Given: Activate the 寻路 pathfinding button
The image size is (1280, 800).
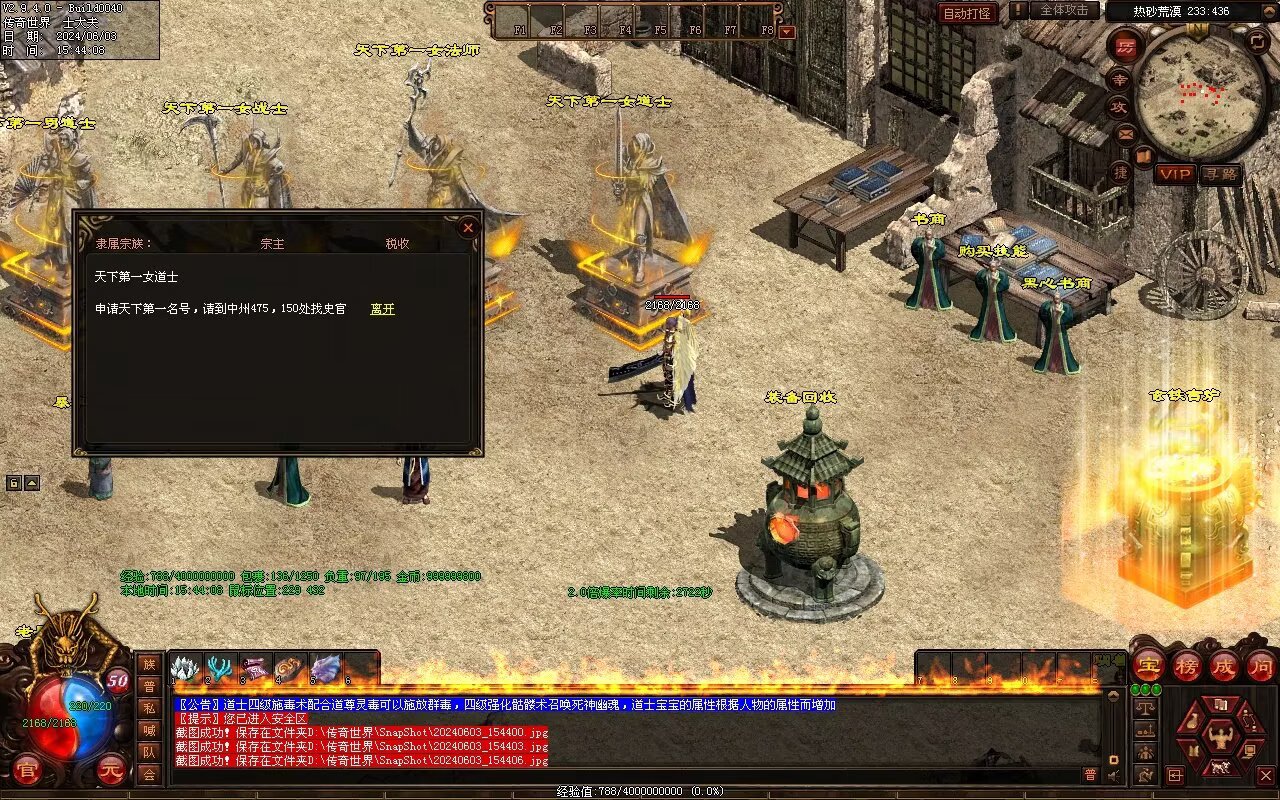Looking at the screenshot, I should tap(1220, 174).
